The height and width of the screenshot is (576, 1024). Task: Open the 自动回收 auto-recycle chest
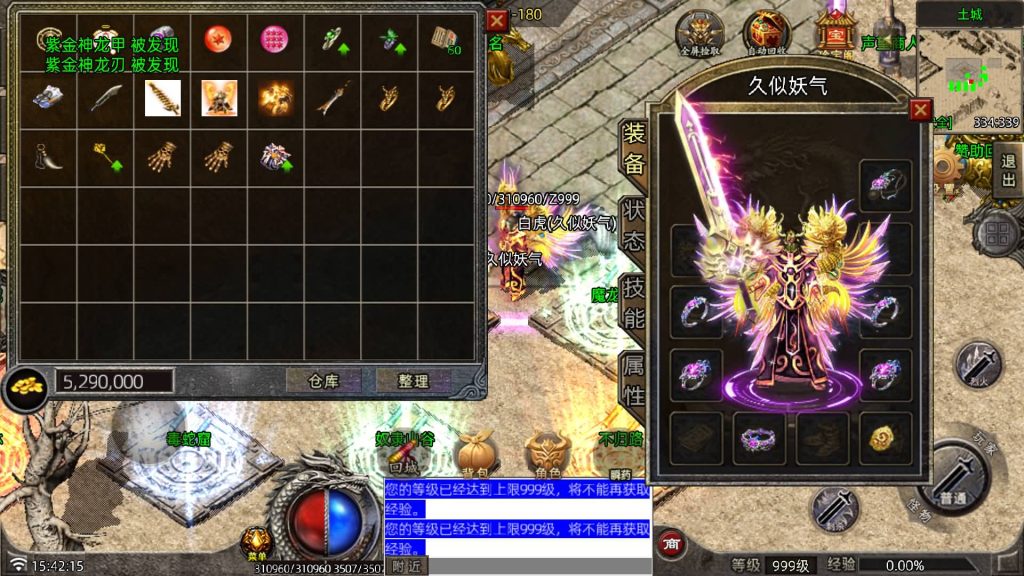tap(767, 34)
